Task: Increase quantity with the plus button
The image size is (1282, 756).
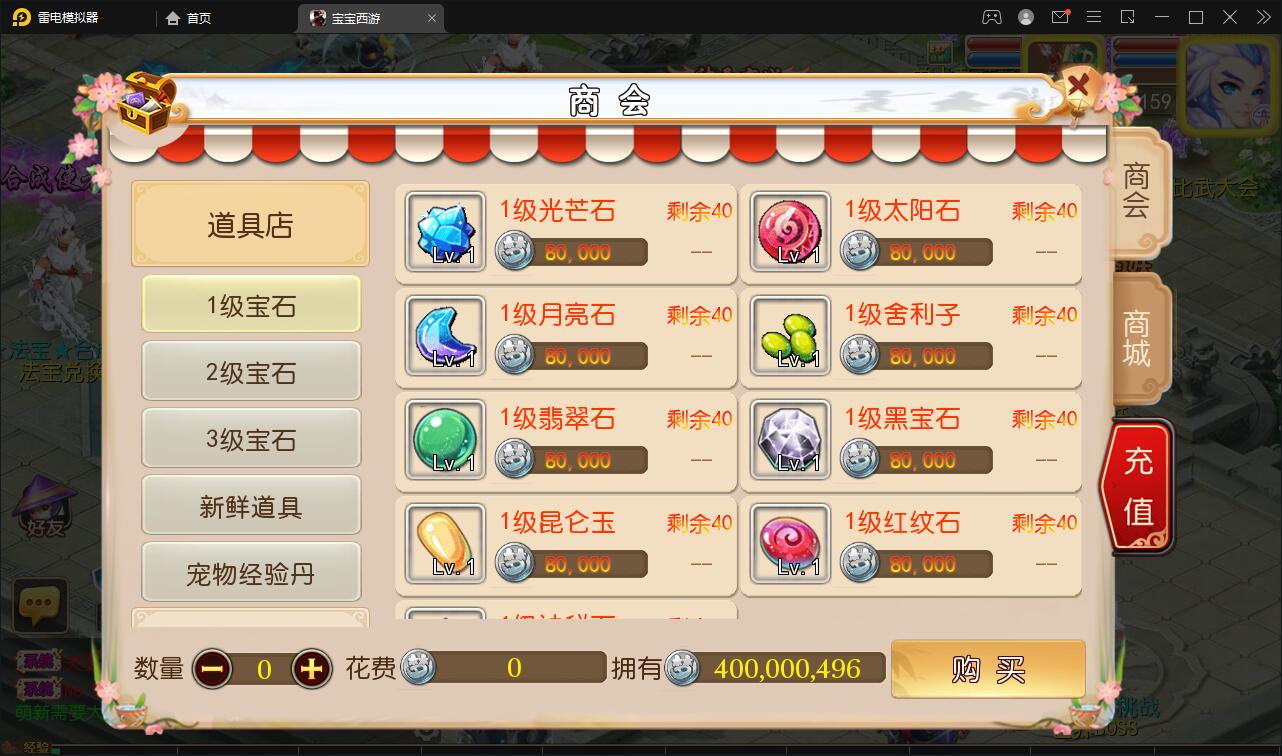Action: click(313, 668)
